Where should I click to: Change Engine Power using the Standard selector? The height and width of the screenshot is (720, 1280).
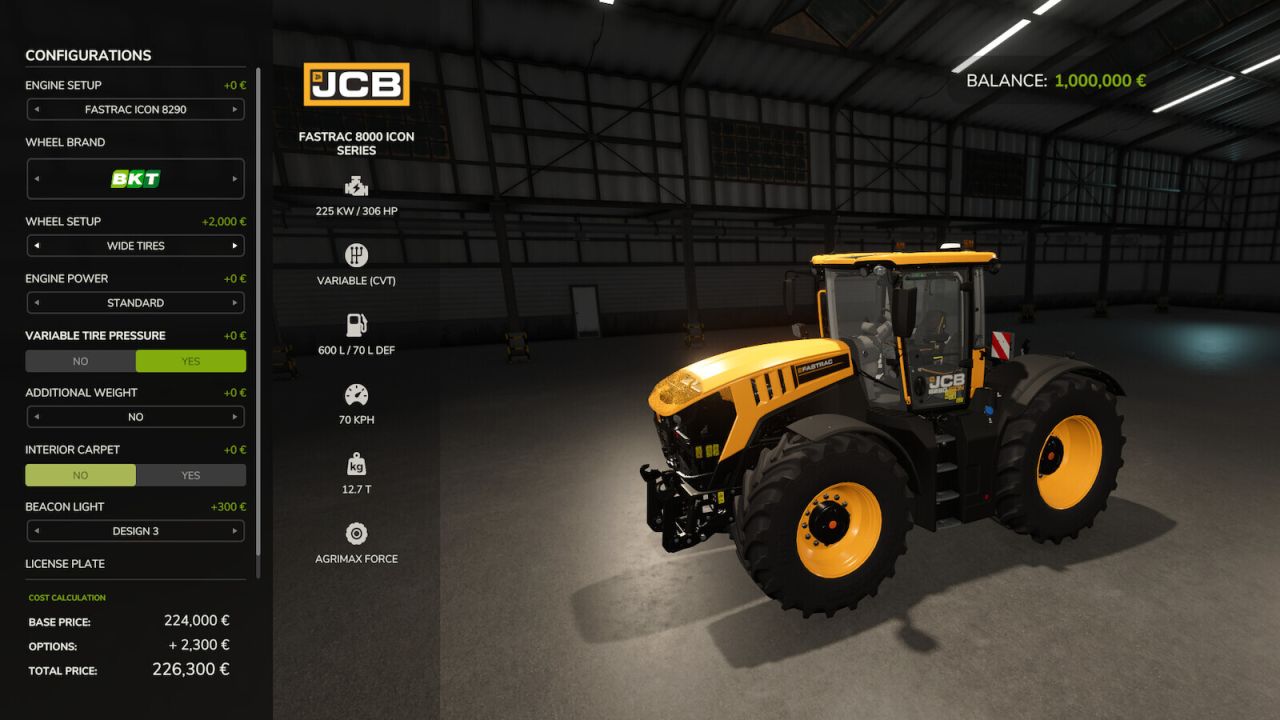[135, 302]
